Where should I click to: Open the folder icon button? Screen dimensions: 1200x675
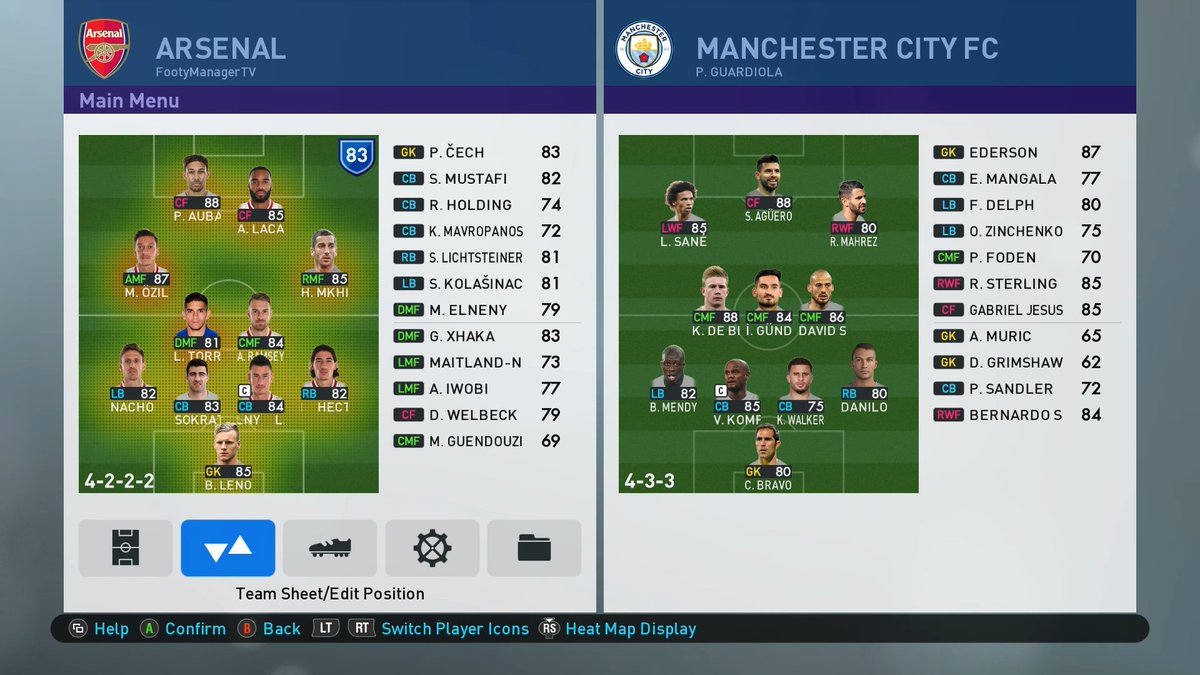coord(534,548)
